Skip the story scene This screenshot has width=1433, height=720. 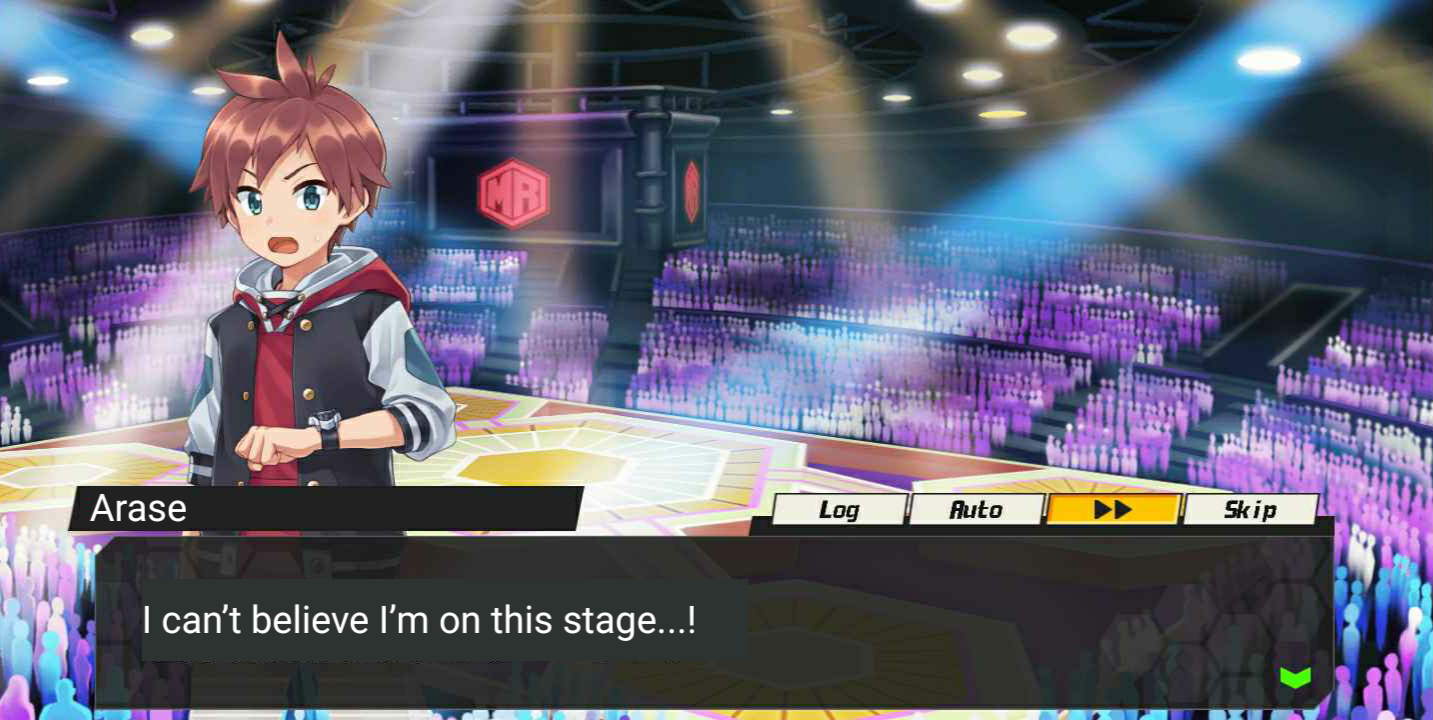(1250, 510)
